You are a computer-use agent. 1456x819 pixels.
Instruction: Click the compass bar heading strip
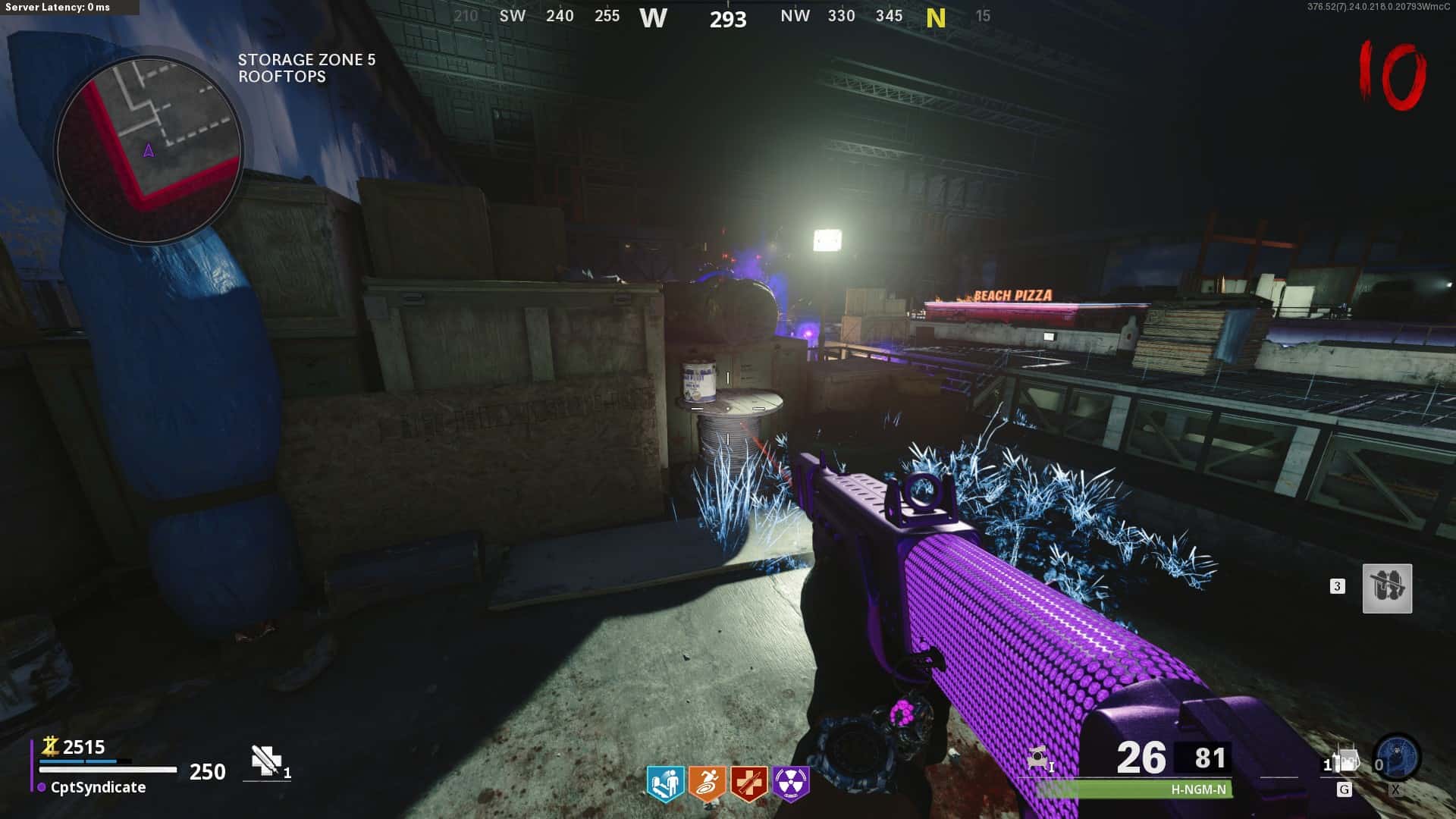click(x=726, y=17)
